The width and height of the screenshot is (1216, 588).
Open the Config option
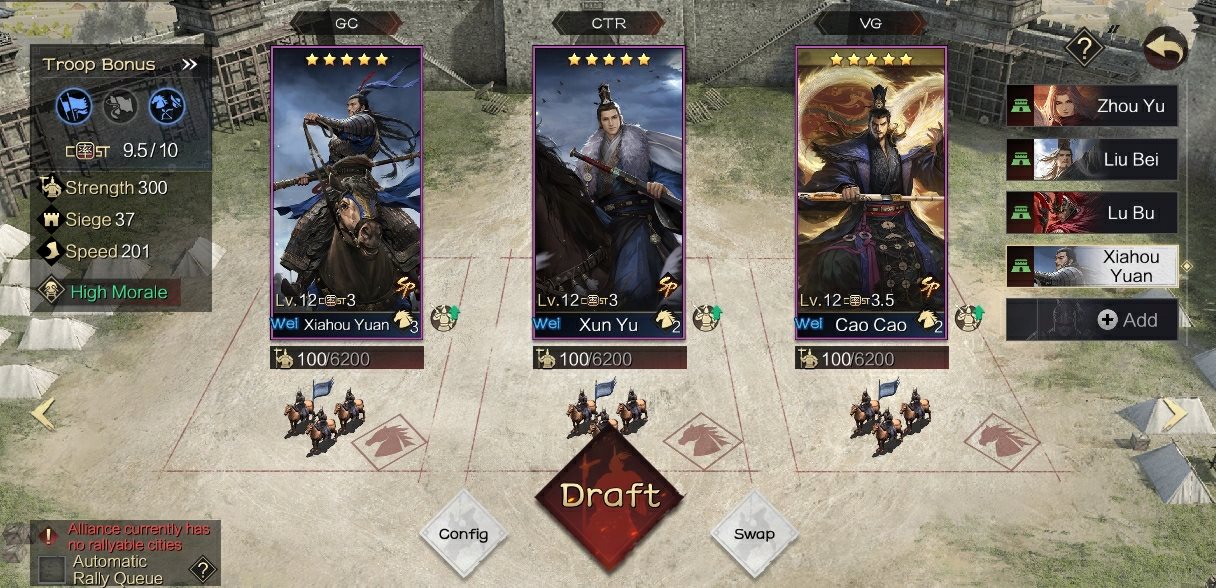click(463, 533)
